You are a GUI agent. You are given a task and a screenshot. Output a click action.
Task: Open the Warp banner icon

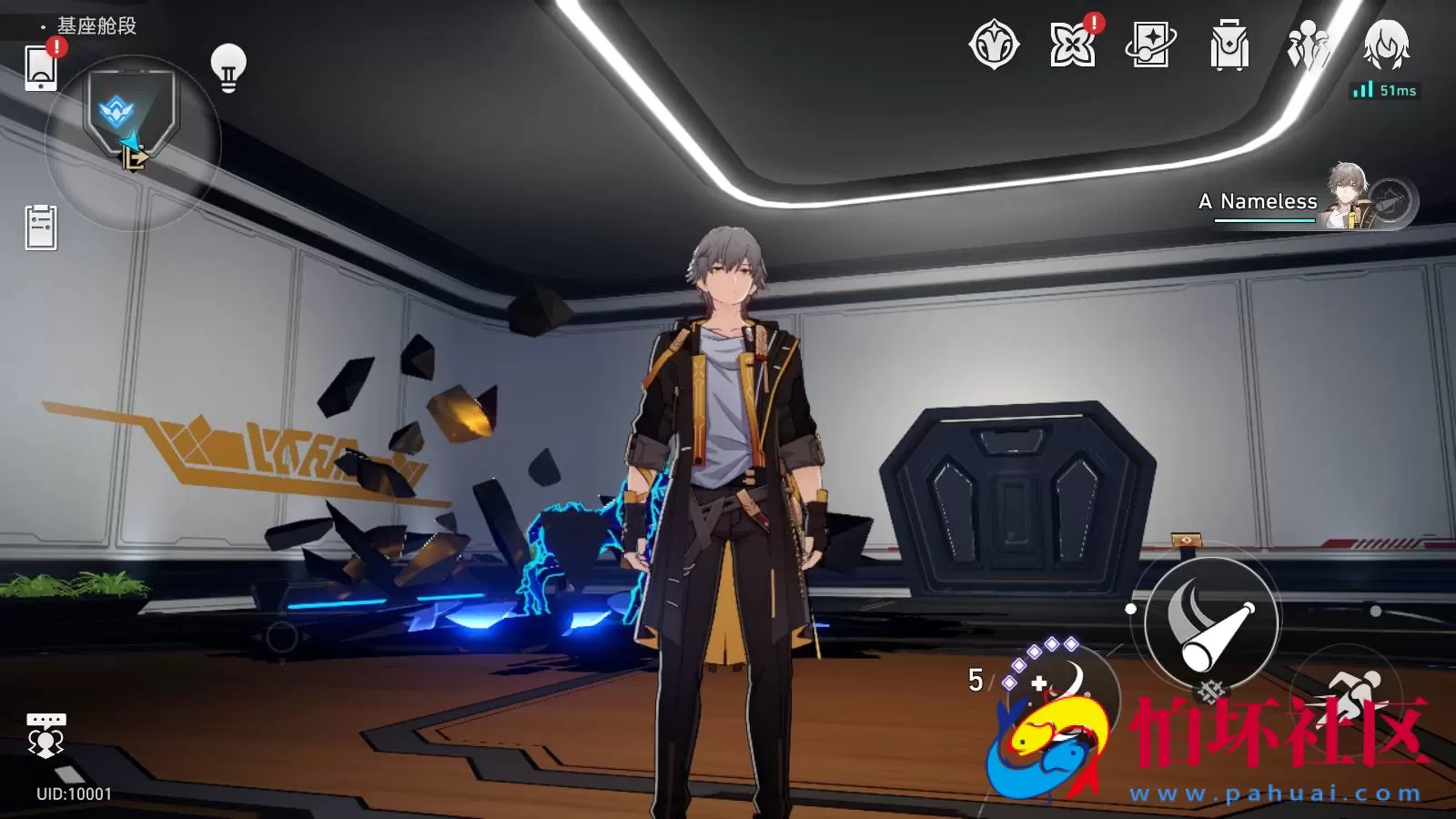1152,45
